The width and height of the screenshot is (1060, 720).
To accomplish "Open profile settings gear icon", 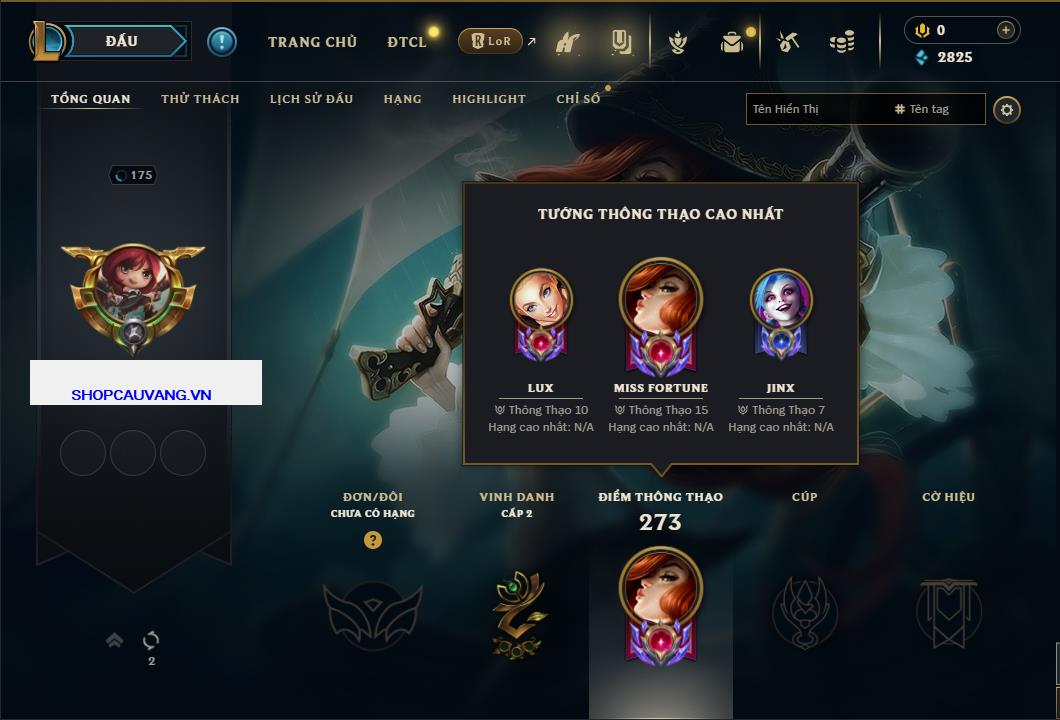I will tap(1007, 109).
